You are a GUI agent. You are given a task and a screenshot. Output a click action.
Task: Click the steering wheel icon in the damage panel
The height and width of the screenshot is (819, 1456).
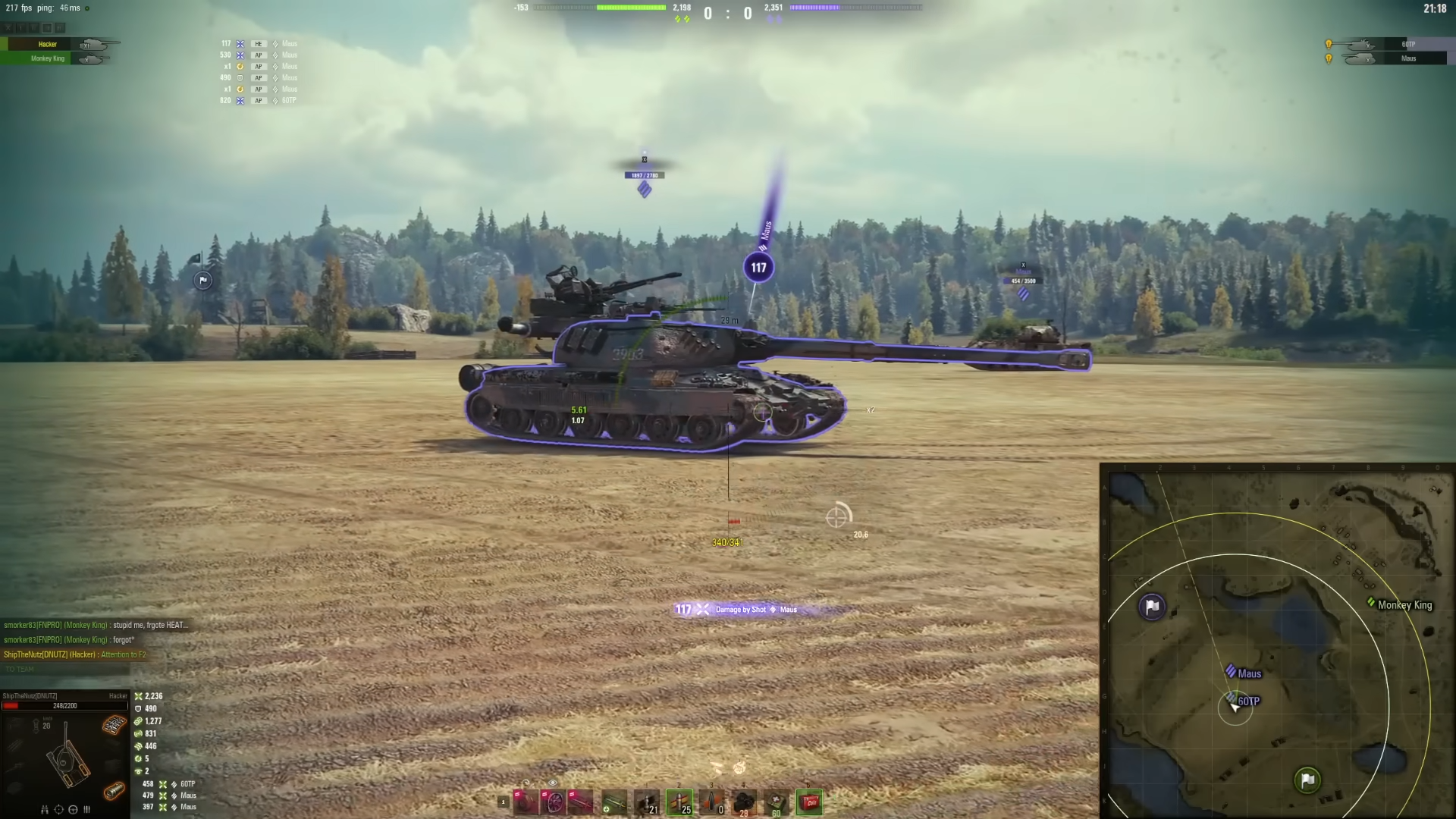pos(74,810)
